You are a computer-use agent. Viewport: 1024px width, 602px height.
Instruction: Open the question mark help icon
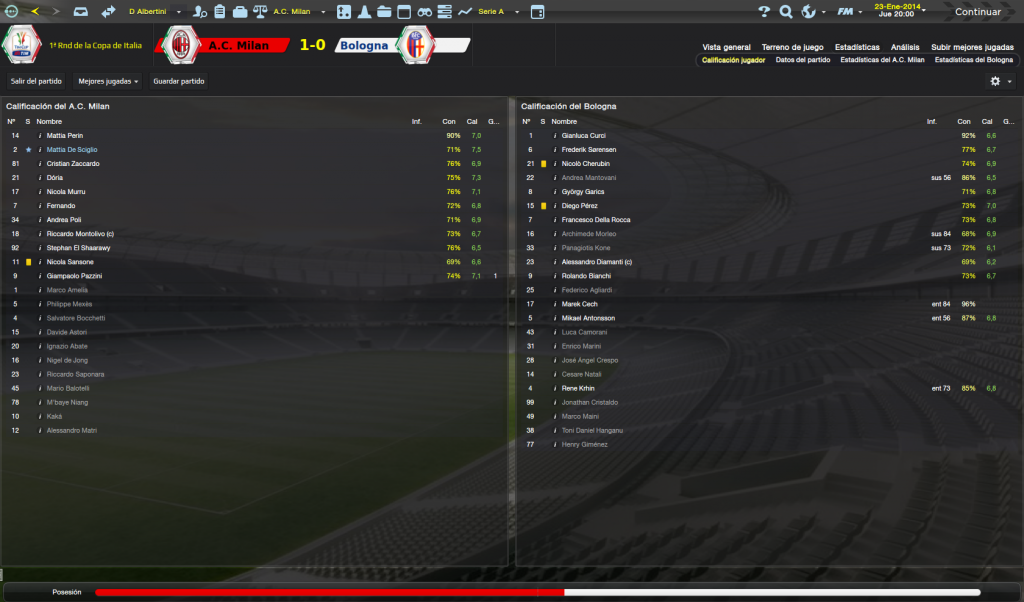coord(765,12)
